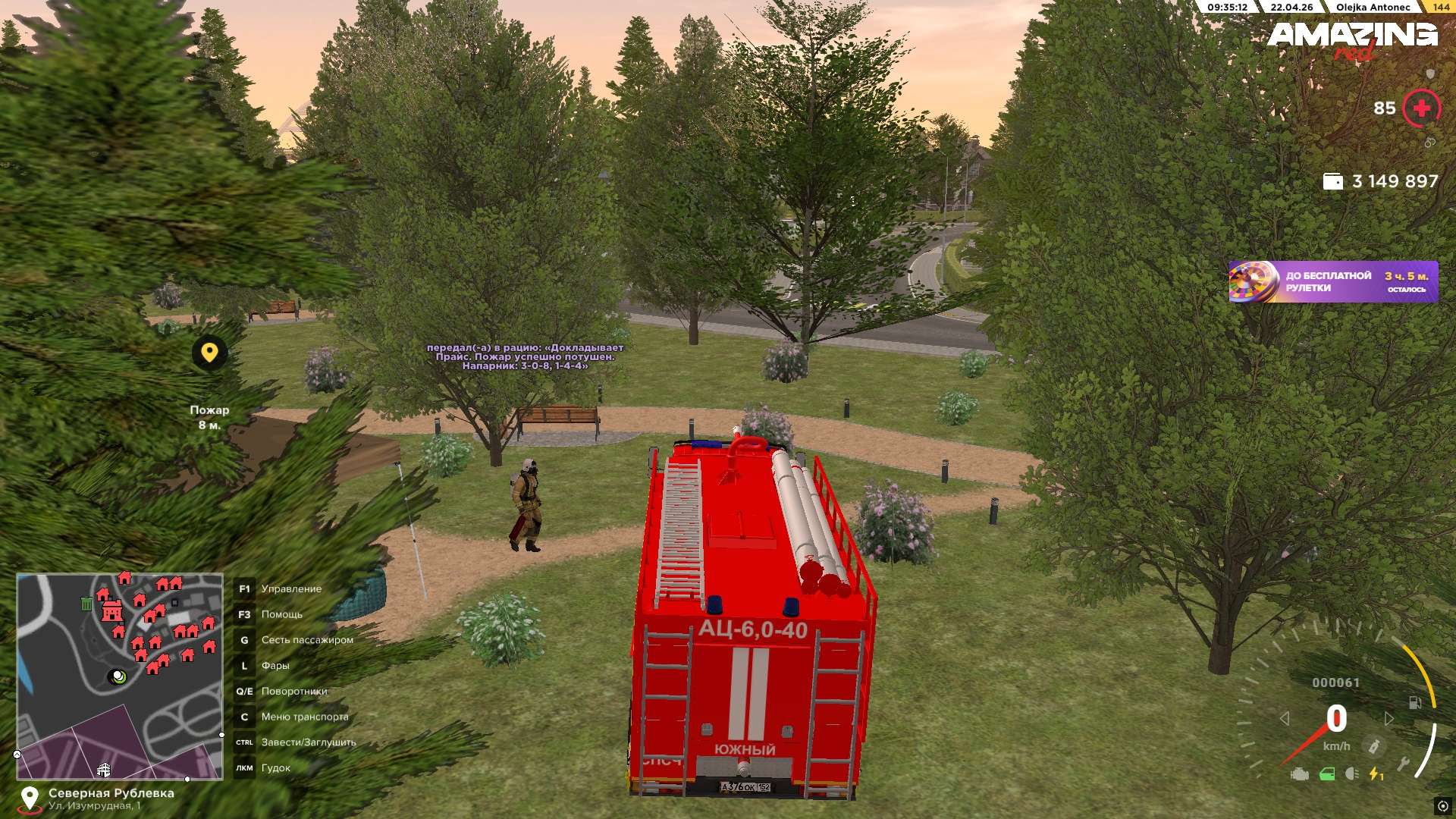Viewport: 1456px width, 819px height.
Task: Click the round canister icon on speedometer
Action: 1373,746
